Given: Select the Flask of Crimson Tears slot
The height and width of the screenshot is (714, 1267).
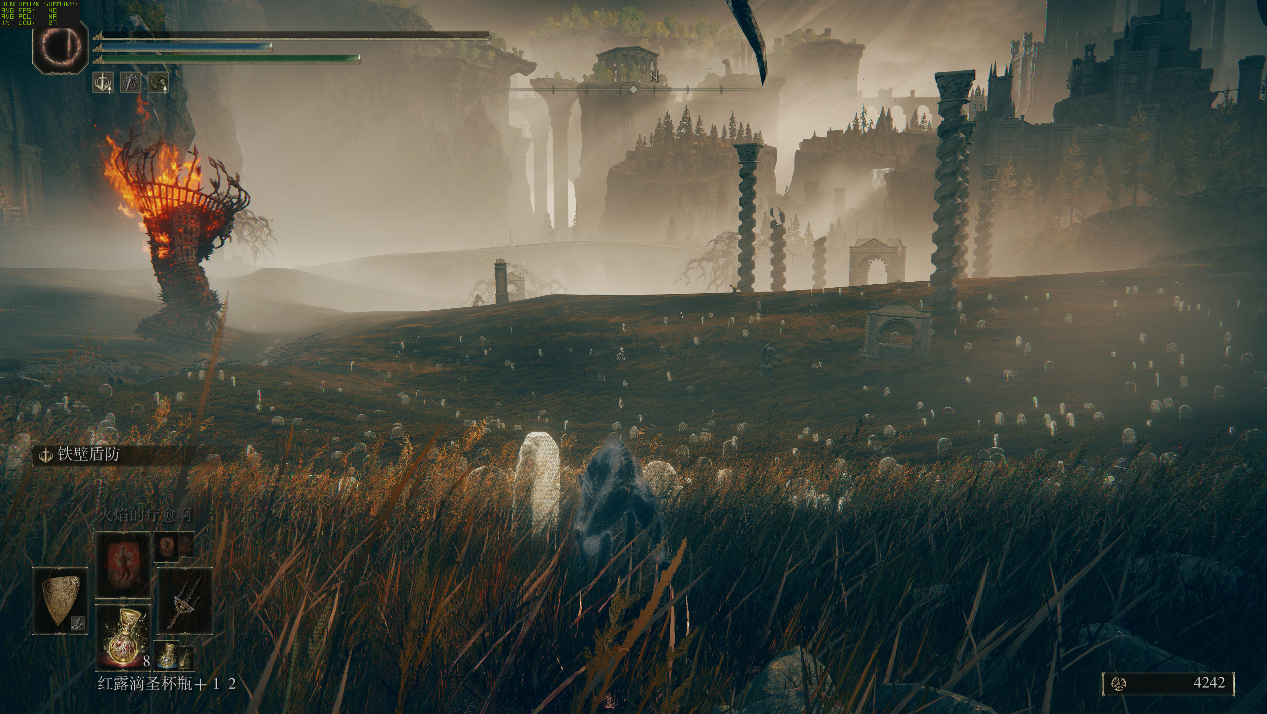Looking at the screenshot, I should point(123,635).
